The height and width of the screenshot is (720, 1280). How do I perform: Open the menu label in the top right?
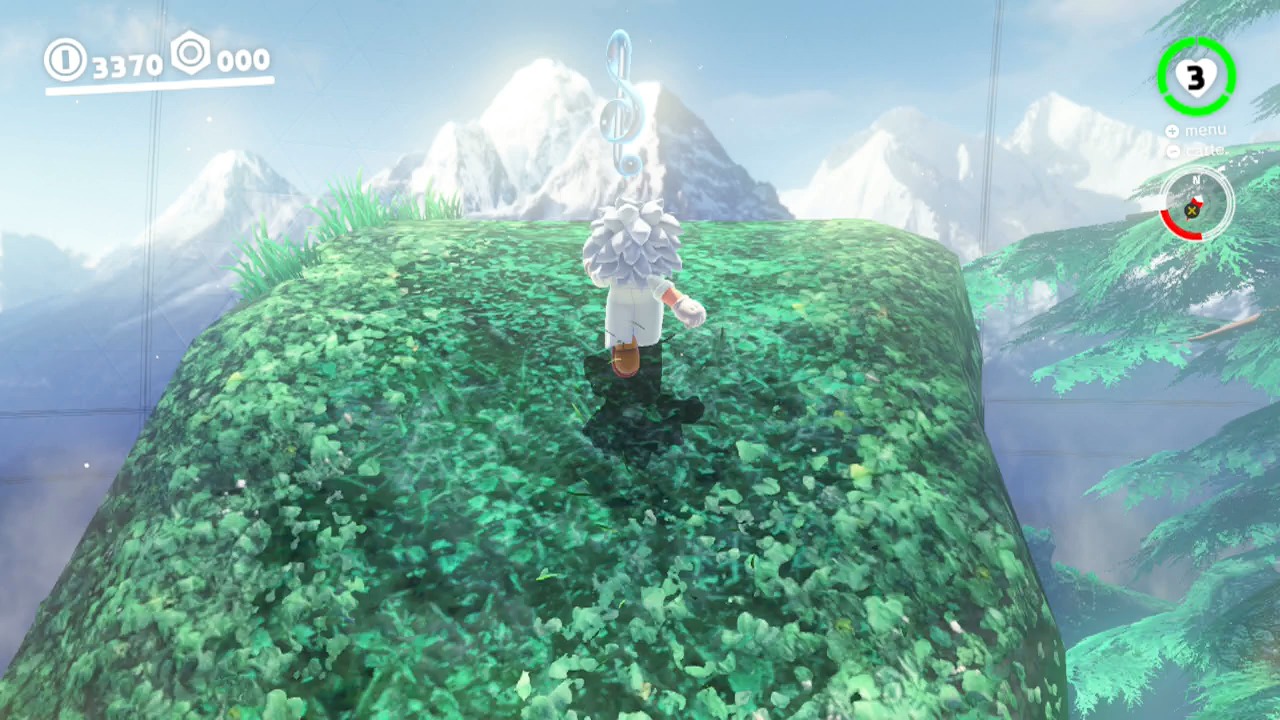coord(1206,130)
